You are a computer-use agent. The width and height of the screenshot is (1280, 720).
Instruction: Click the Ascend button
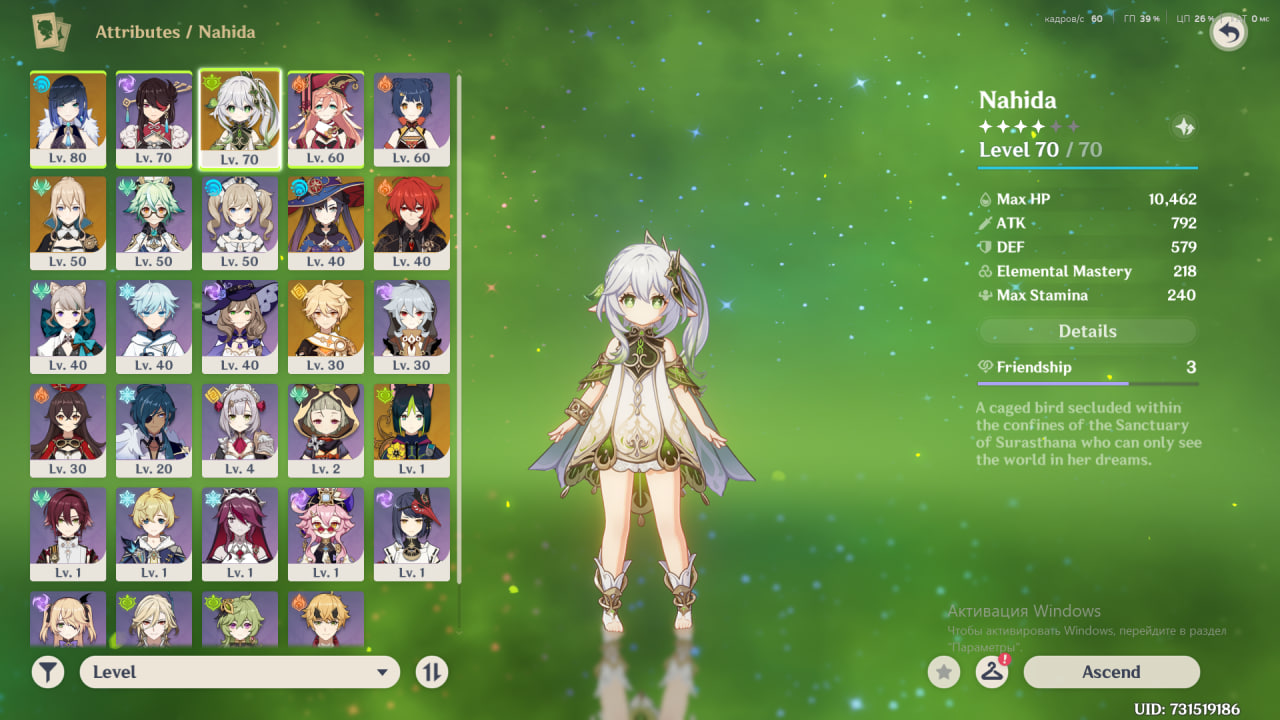[x=1111, y=672]
